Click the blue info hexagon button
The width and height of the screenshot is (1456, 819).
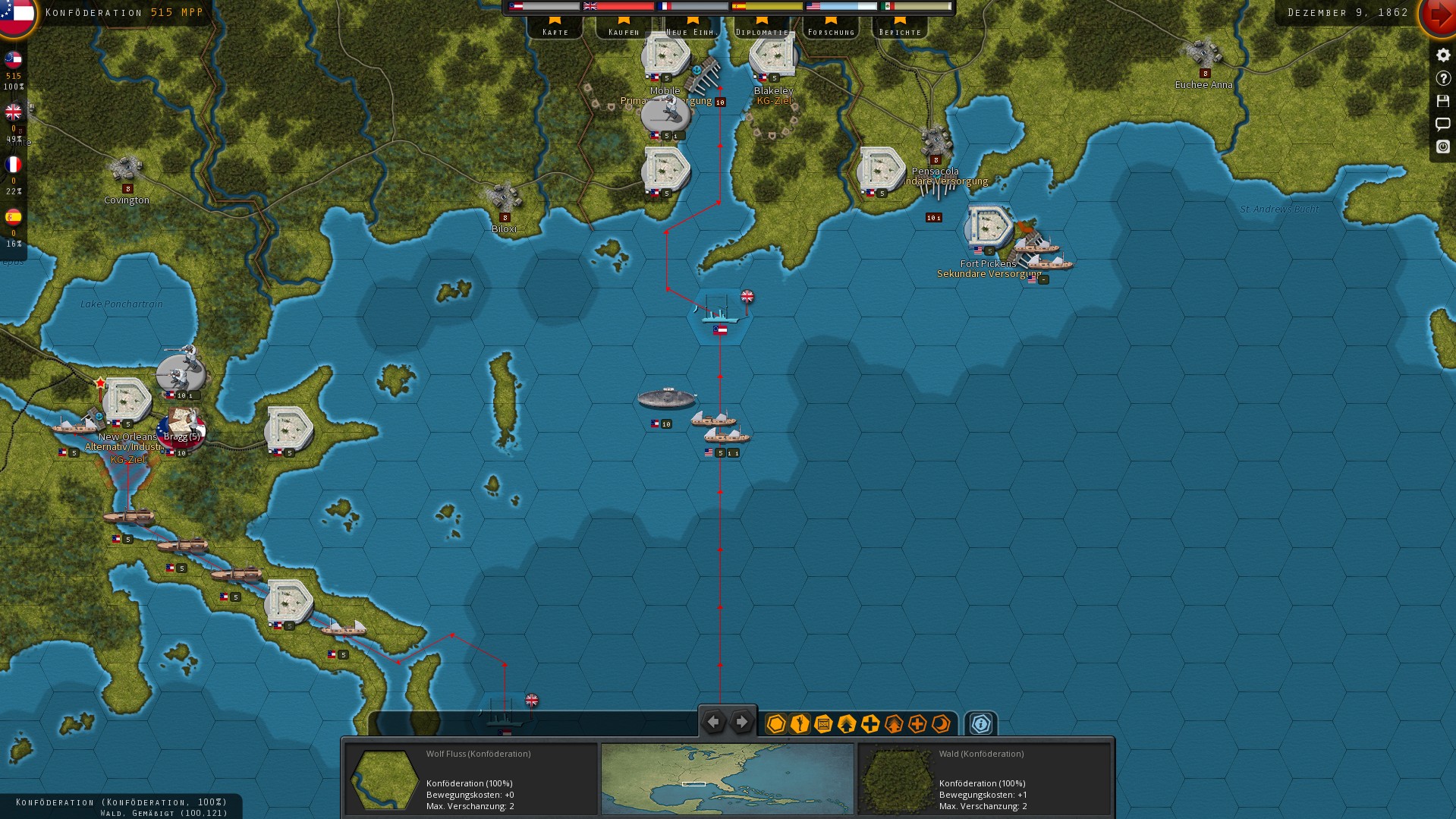click(x=980, y=724)
